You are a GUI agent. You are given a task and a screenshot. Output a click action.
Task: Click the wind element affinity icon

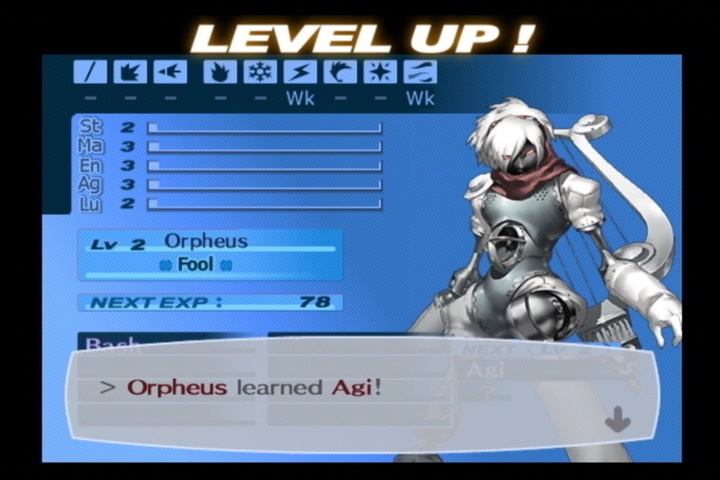(340, 72)
